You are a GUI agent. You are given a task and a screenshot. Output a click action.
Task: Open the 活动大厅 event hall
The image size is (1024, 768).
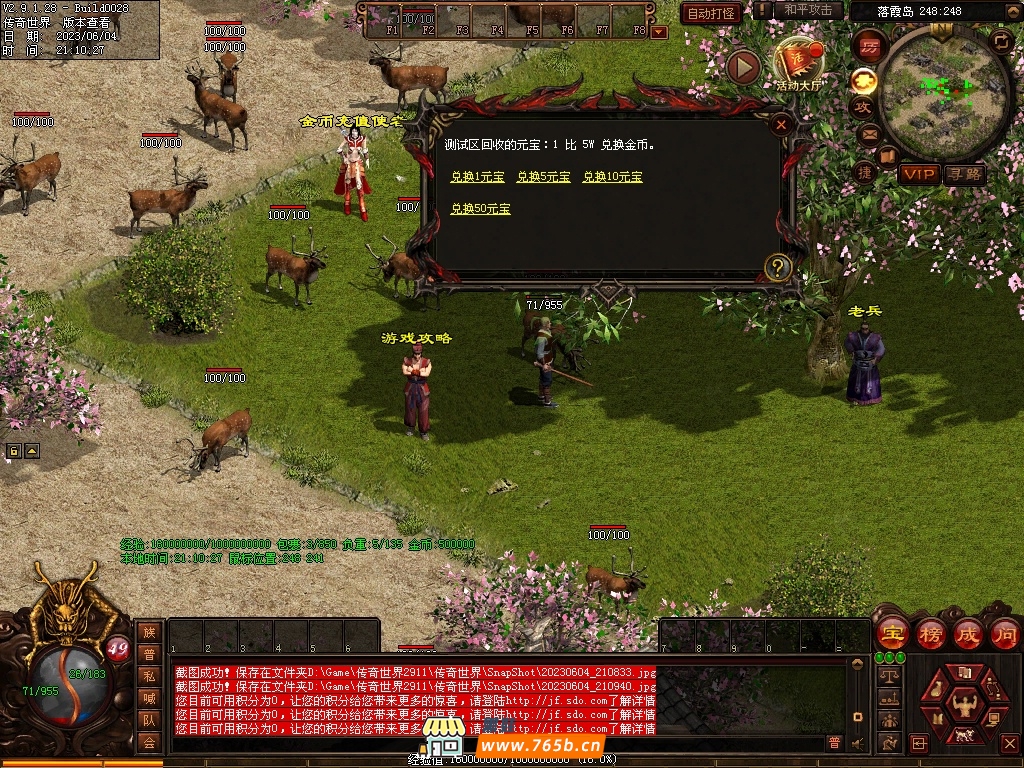[799, 62]
